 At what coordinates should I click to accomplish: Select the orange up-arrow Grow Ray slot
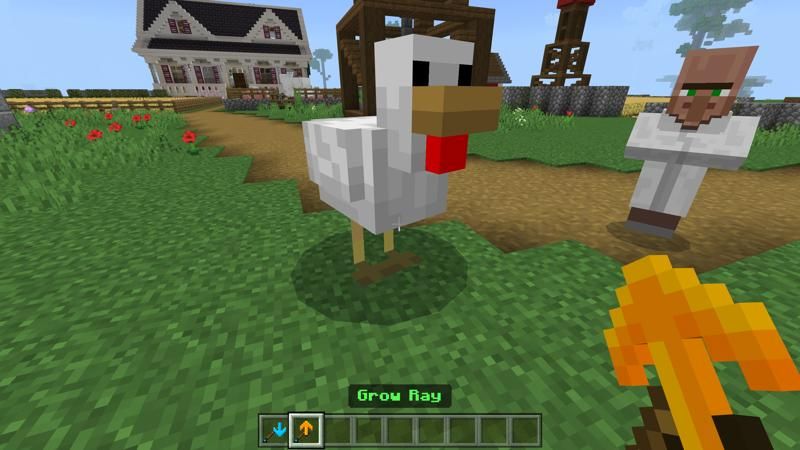click(x=305, y=430)
